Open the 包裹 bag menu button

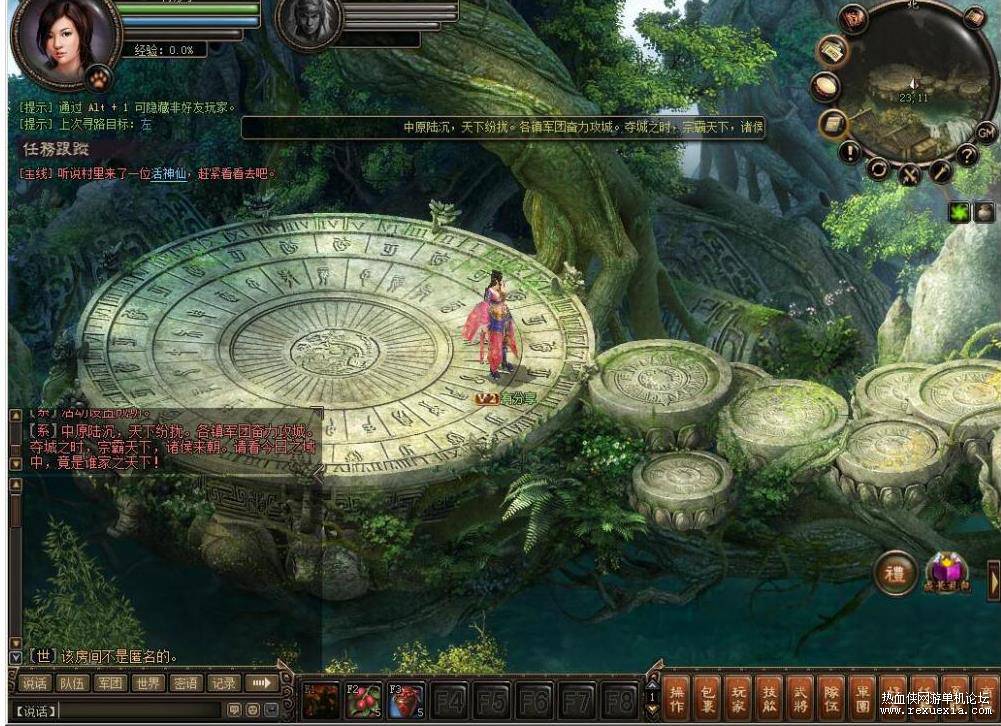click(708, 697)
